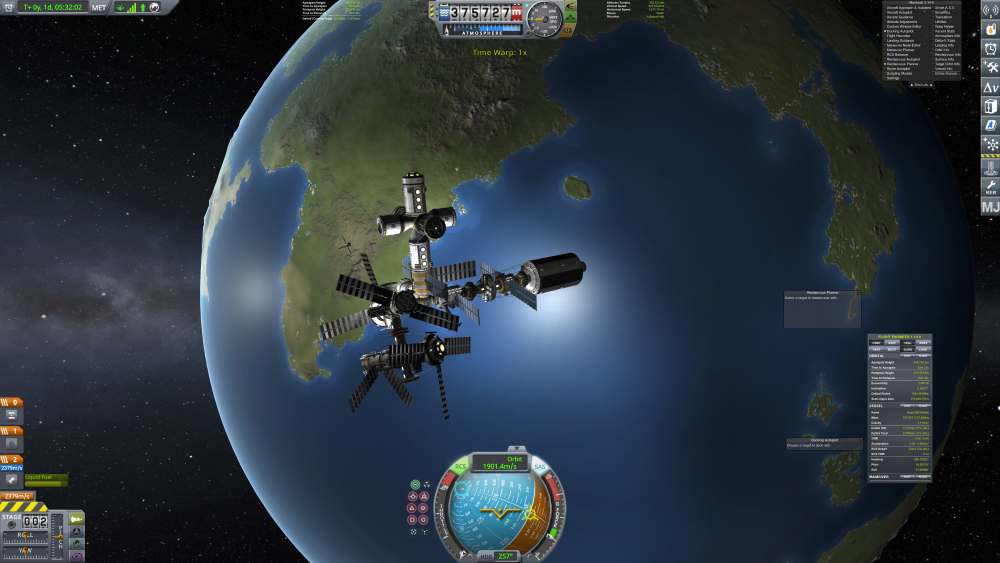Toggle RCS on the navball
Screen dimensions: 1000x563
461,466
